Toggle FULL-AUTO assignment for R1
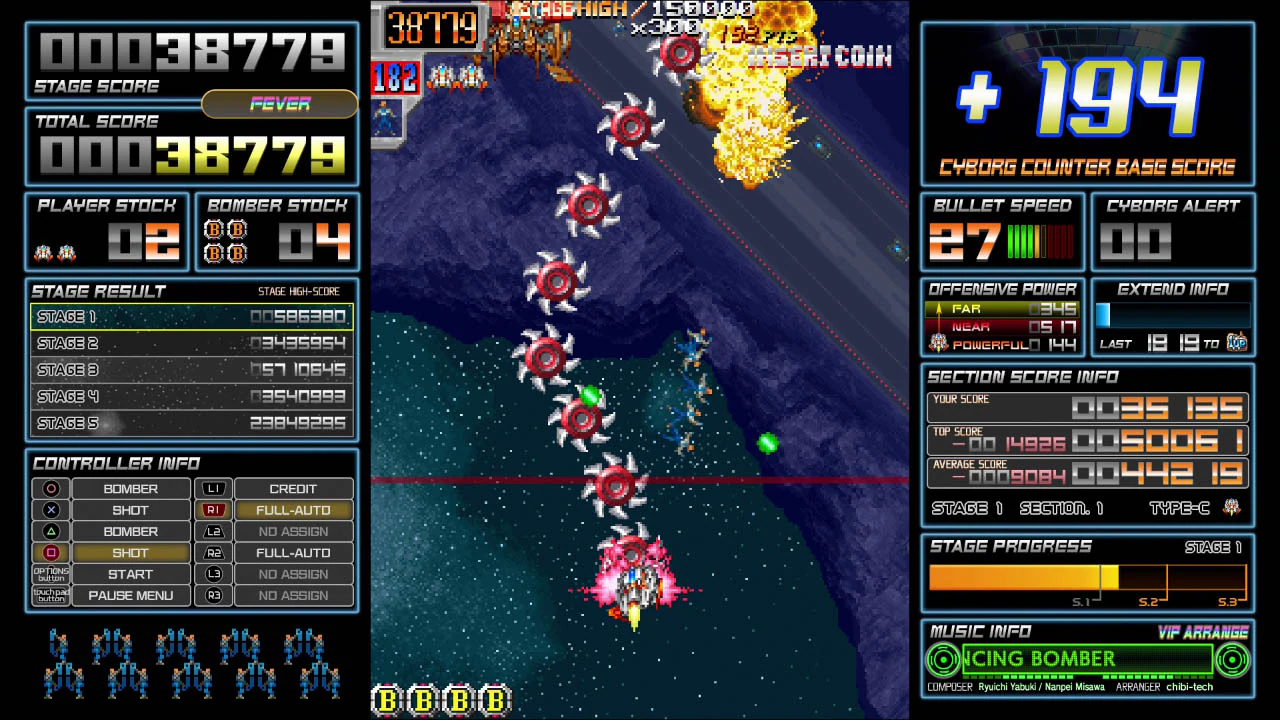The height and width of the screenshot is (720, 1280). [x=293, y=510]
